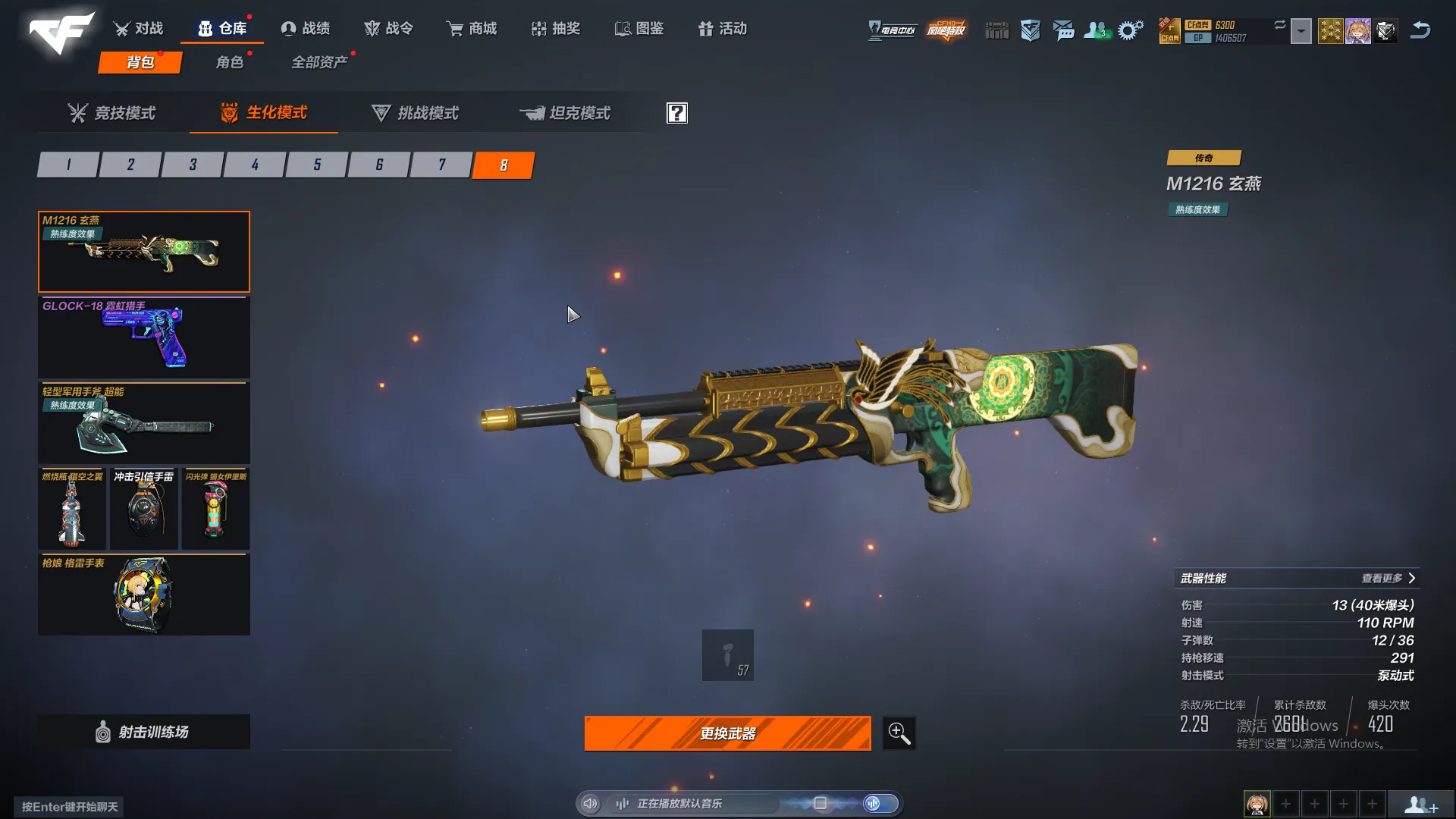Choose the 挑战模式 tab

coord(416,113)
